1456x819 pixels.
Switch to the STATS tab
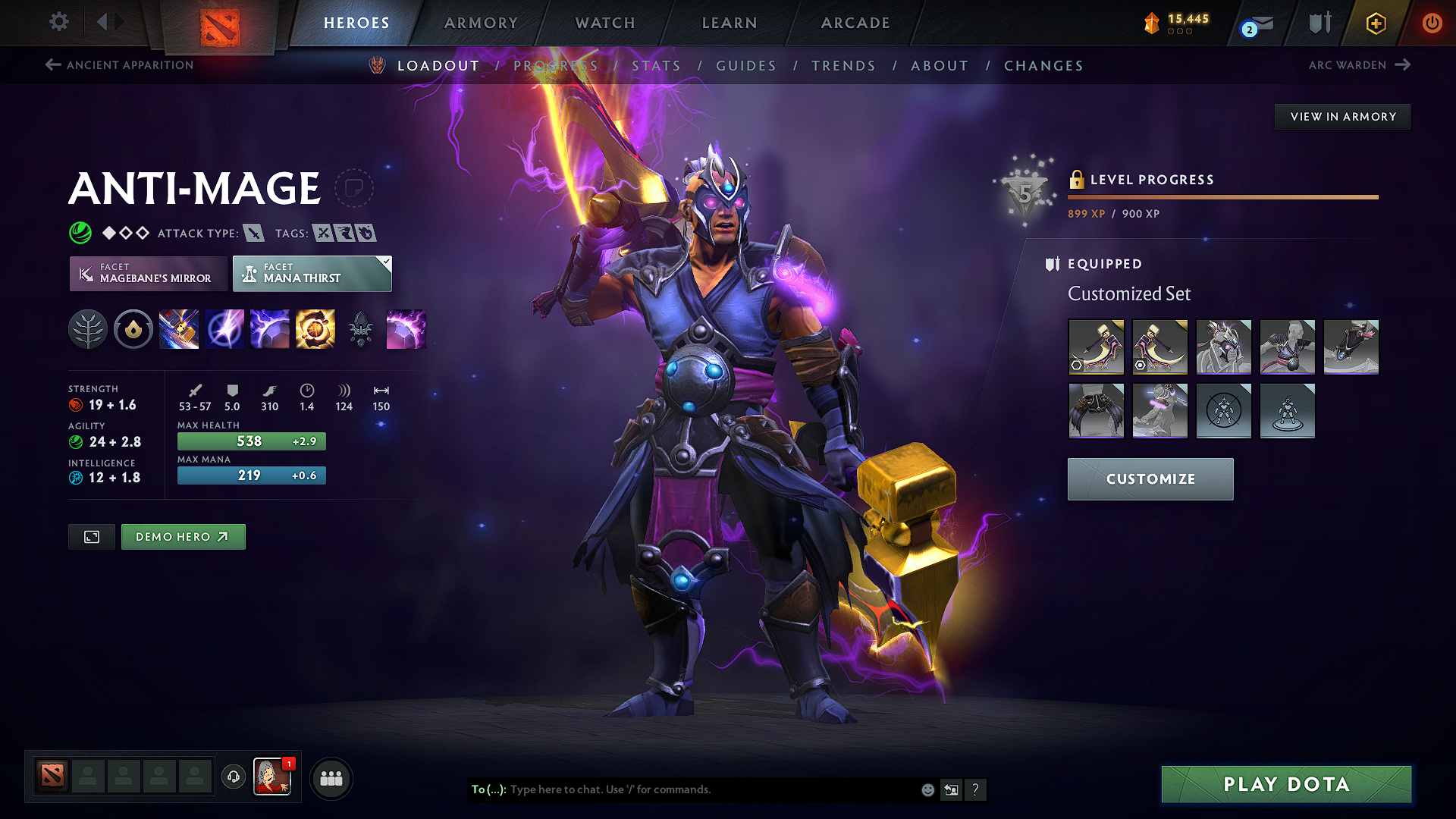[x=657, y=66]
